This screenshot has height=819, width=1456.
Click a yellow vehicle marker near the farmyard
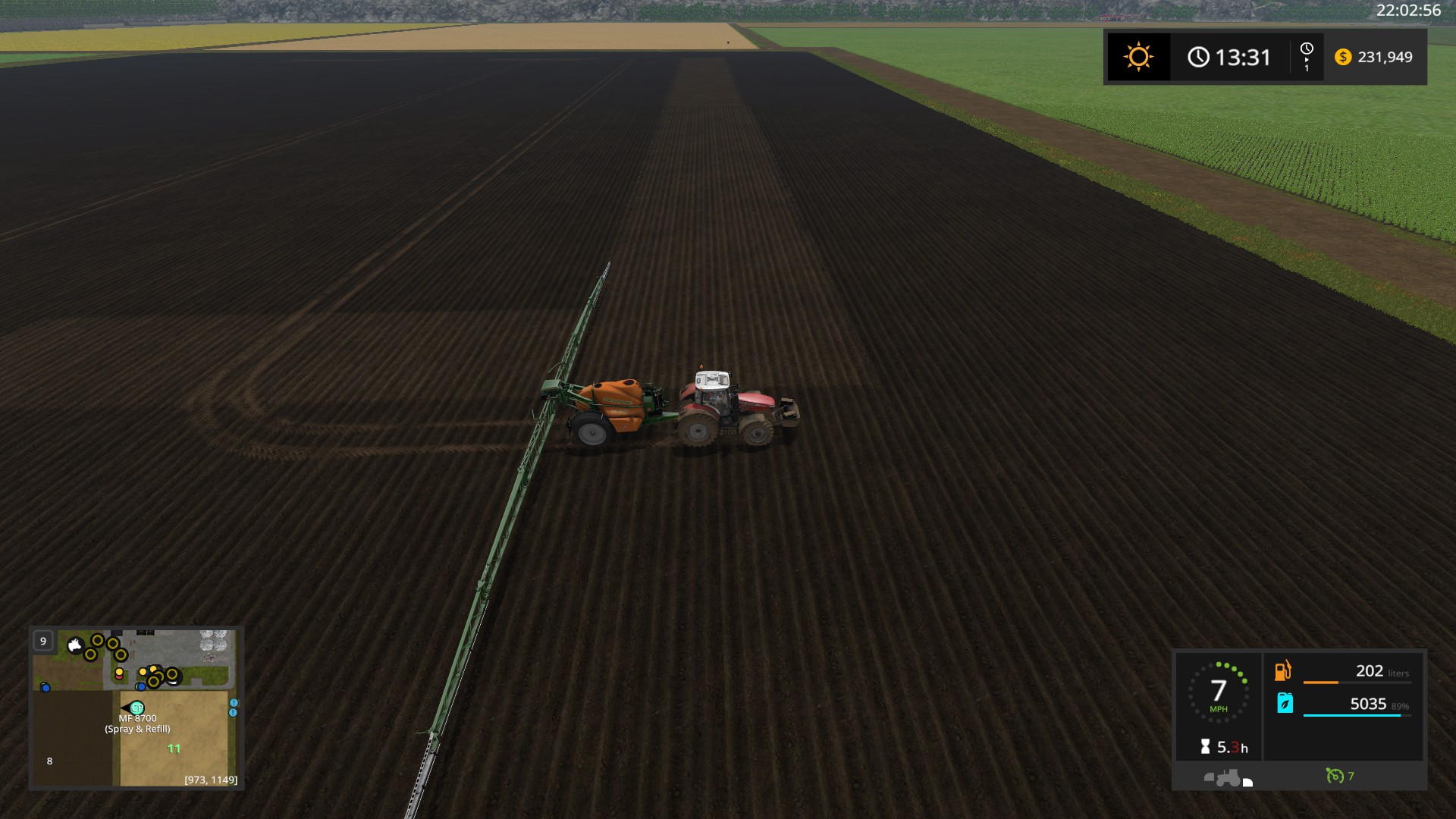tap(97, 639)
